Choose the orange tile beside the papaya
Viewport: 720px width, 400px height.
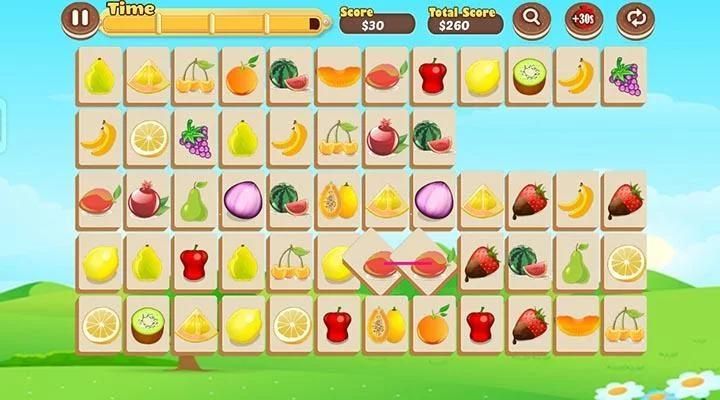click(432, 323)
